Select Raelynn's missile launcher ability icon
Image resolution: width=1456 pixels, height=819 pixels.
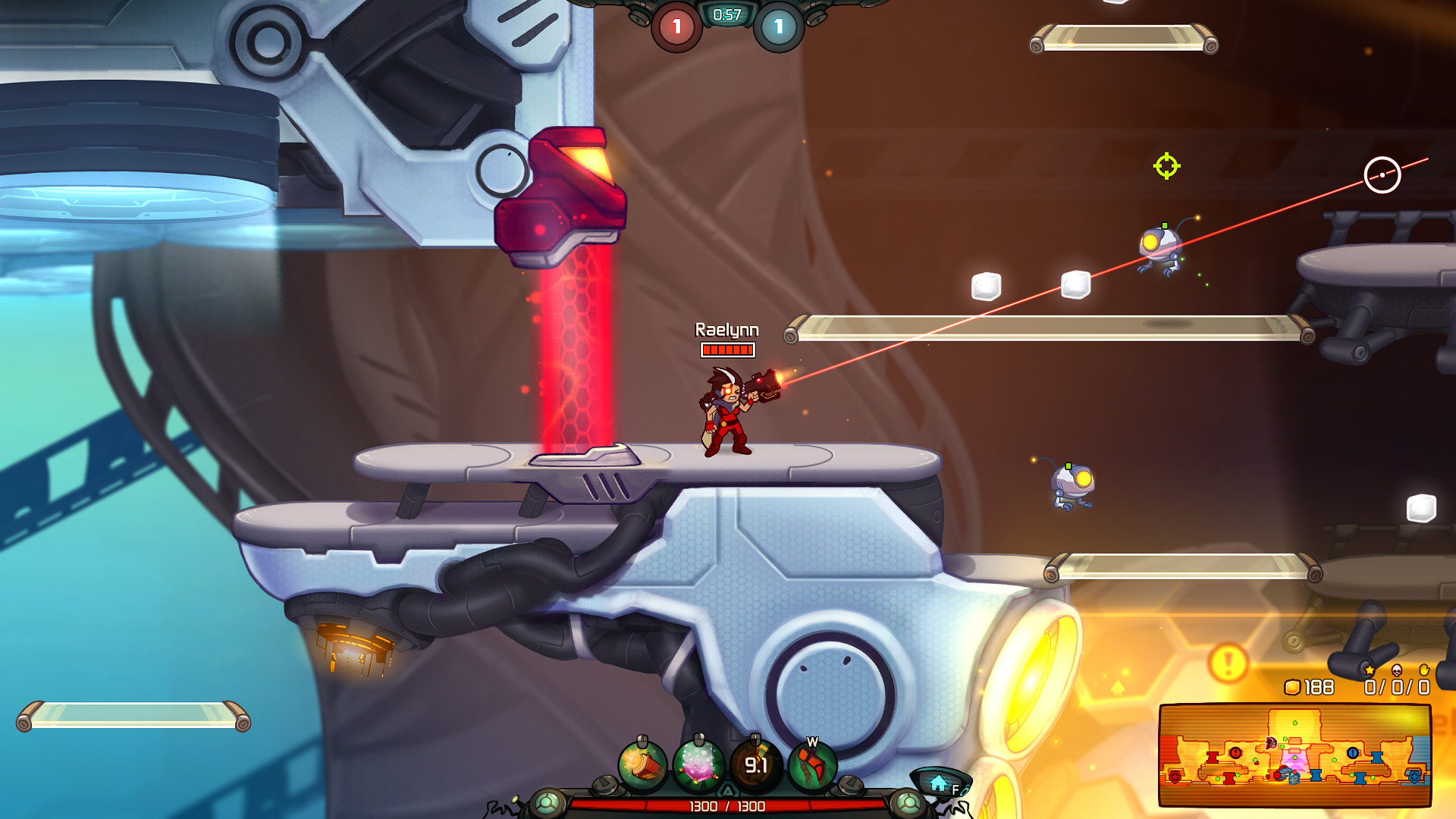[642, 765]
